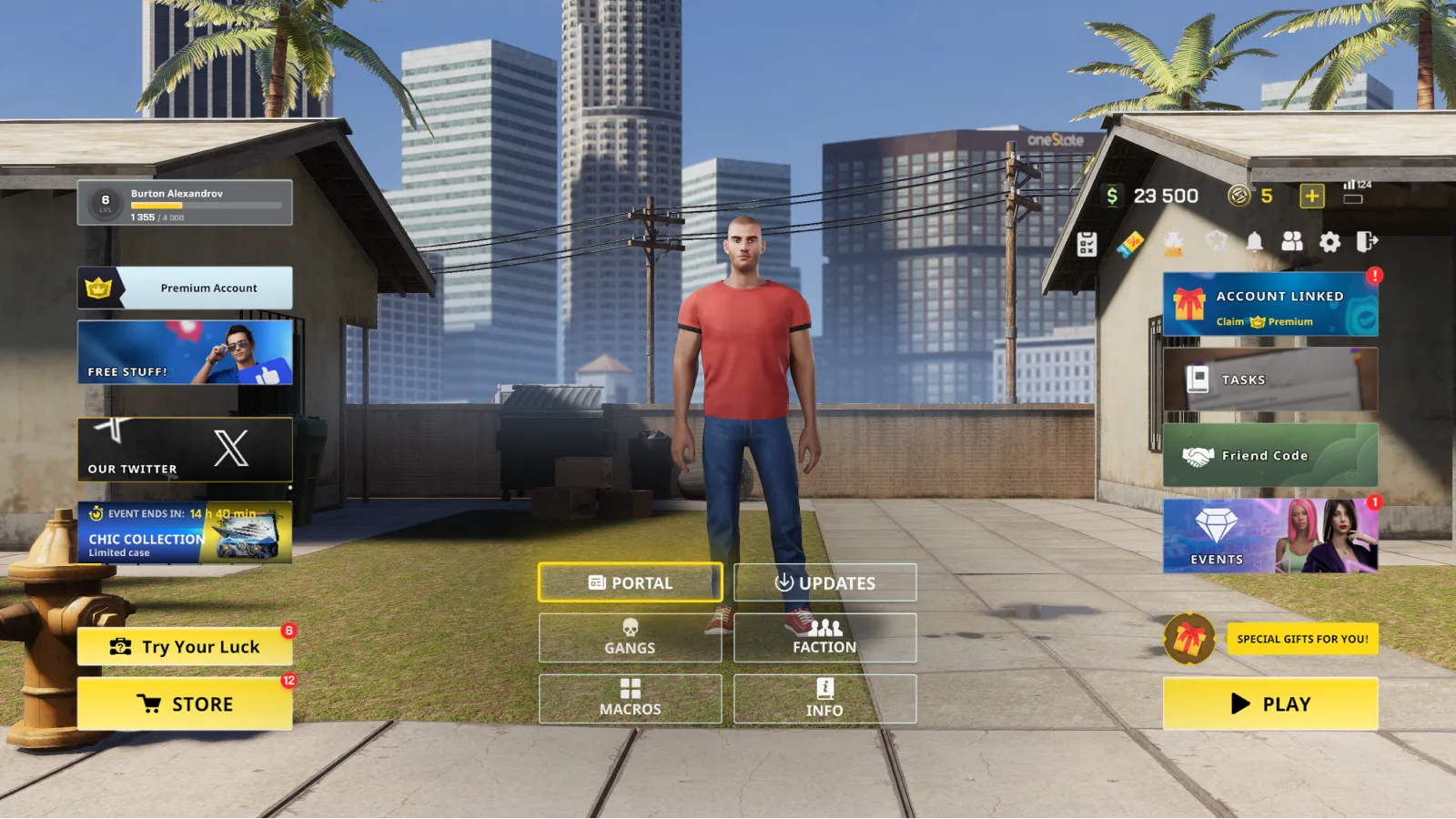Click the Premium Account banner
The image size is (1456, 819).
pyautogui.click(x=185, y=288)
